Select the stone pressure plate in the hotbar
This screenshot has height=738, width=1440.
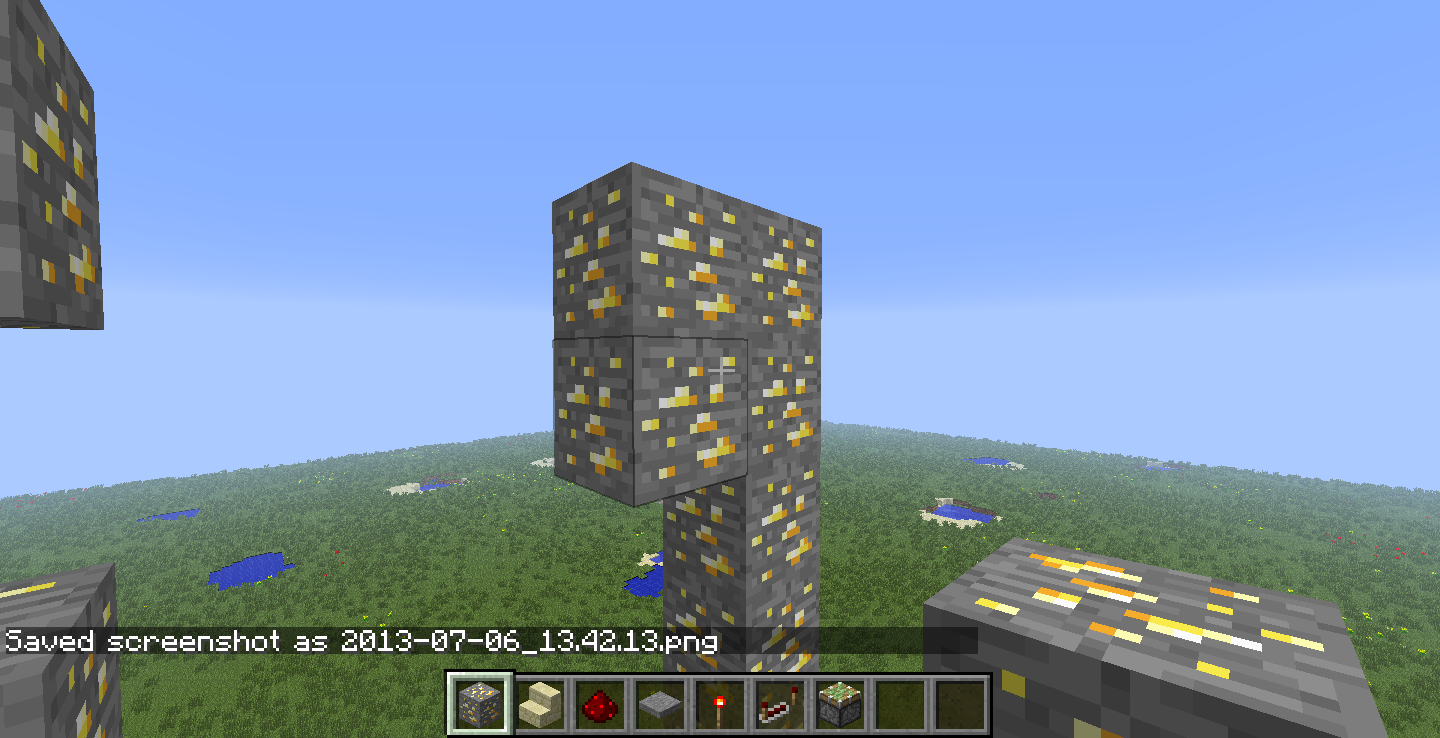pos(660,703)
